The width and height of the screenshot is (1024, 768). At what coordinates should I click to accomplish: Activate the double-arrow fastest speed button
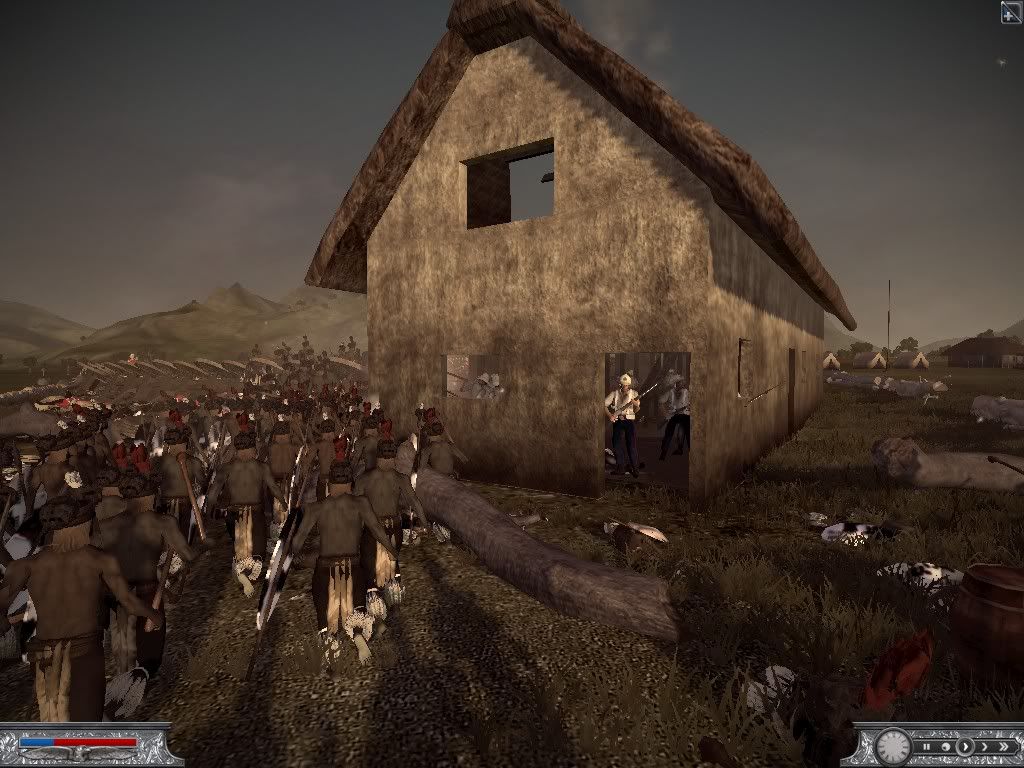(1004, 747)
